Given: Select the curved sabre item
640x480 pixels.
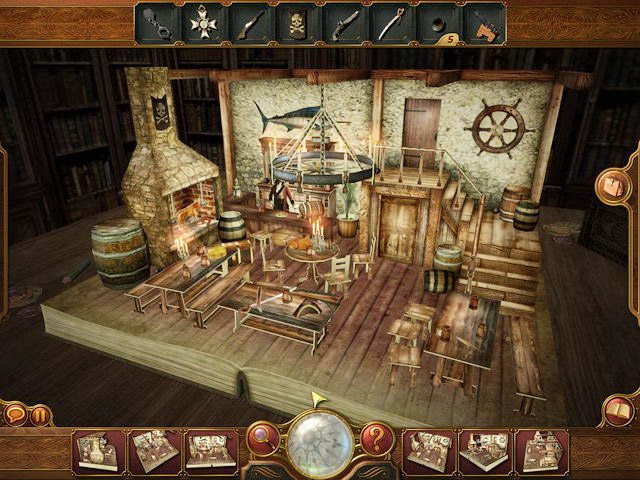Looking at the screenshot, I should [x=391, y=22].
